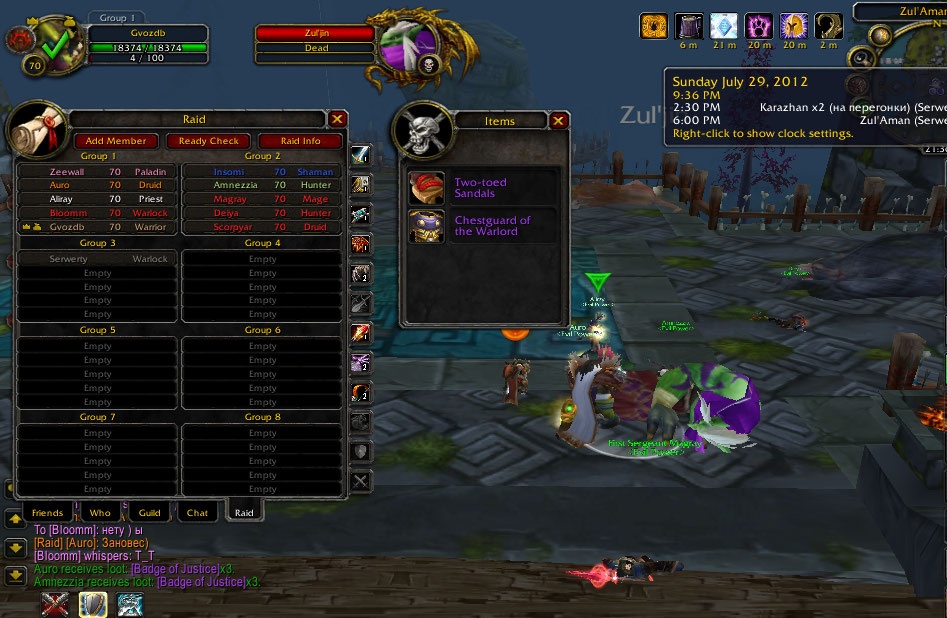
Task: Select raid member Insomi the Shaman
Action: tap(262, 171)
